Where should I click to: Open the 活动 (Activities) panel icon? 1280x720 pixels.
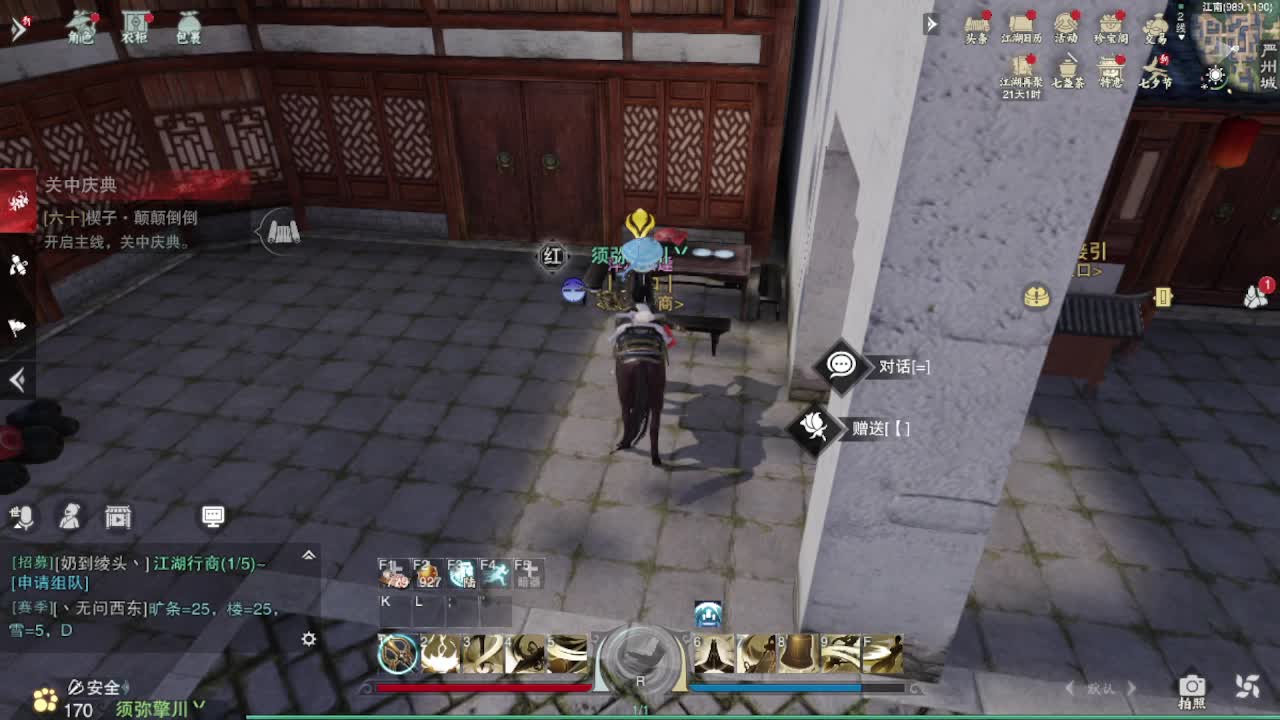(x=1063, y=23)
